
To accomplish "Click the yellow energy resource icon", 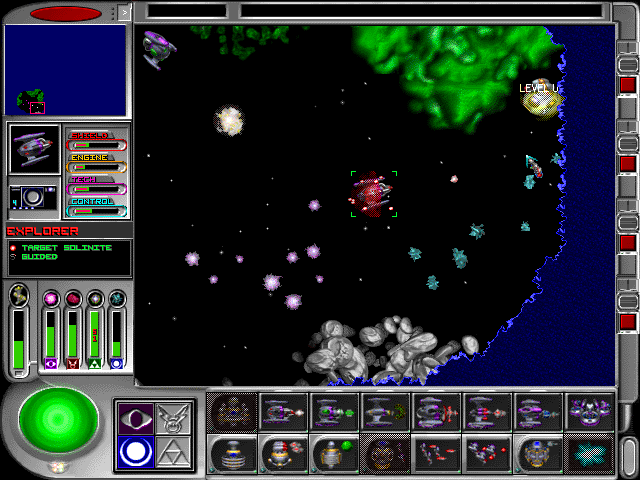I will (18, 296).
